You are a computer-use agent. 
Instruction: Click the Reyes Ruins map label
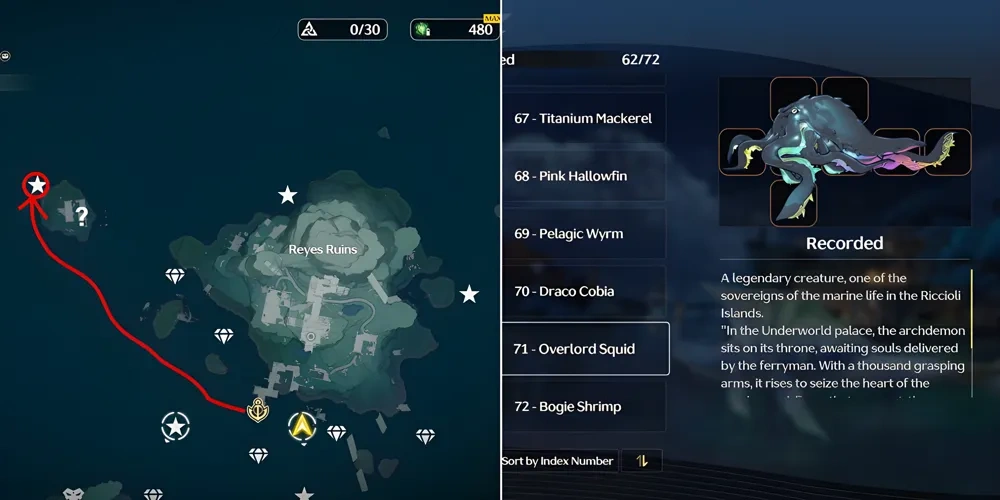[323, 249]
